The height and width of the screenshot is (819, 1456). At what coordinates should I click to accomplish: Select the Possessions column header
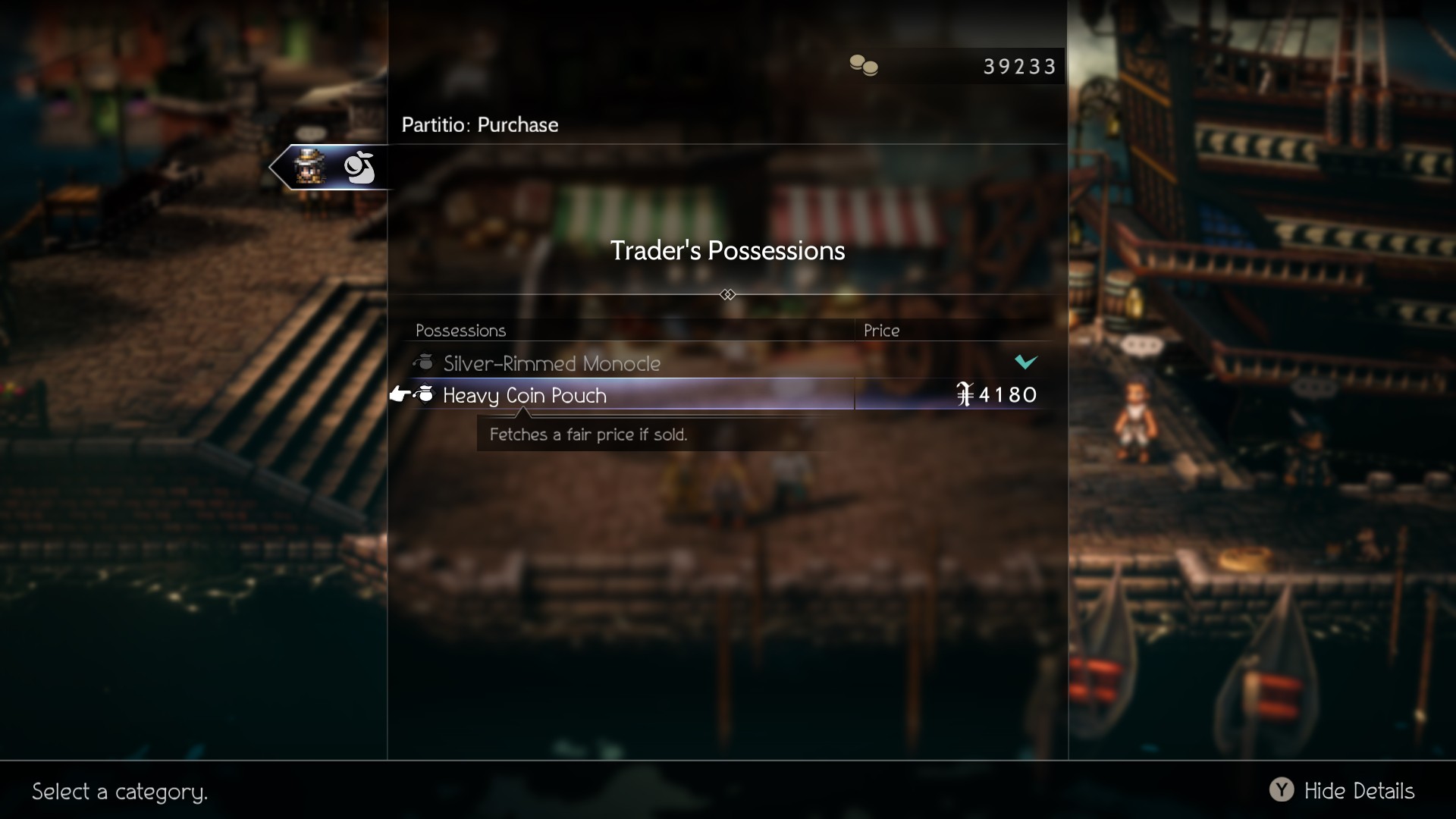pyautogui.click(x=460, y=331)
